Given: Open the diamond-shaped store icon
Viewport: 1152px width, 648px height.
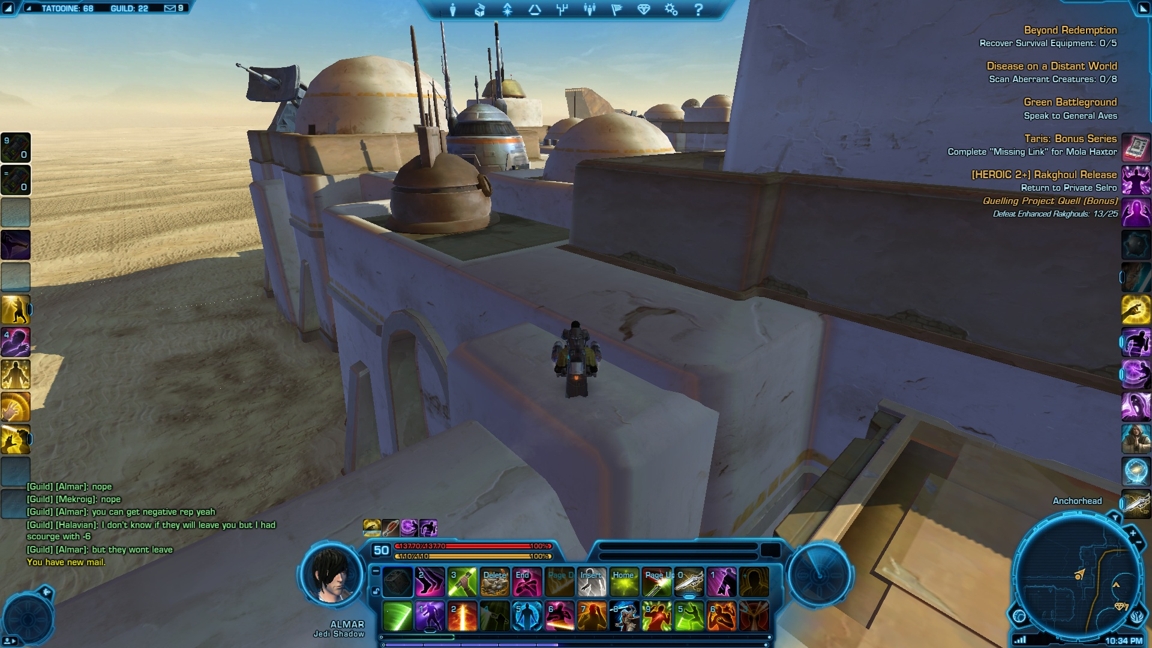Looking at the screenshot, I should click(x=643, y=10).
